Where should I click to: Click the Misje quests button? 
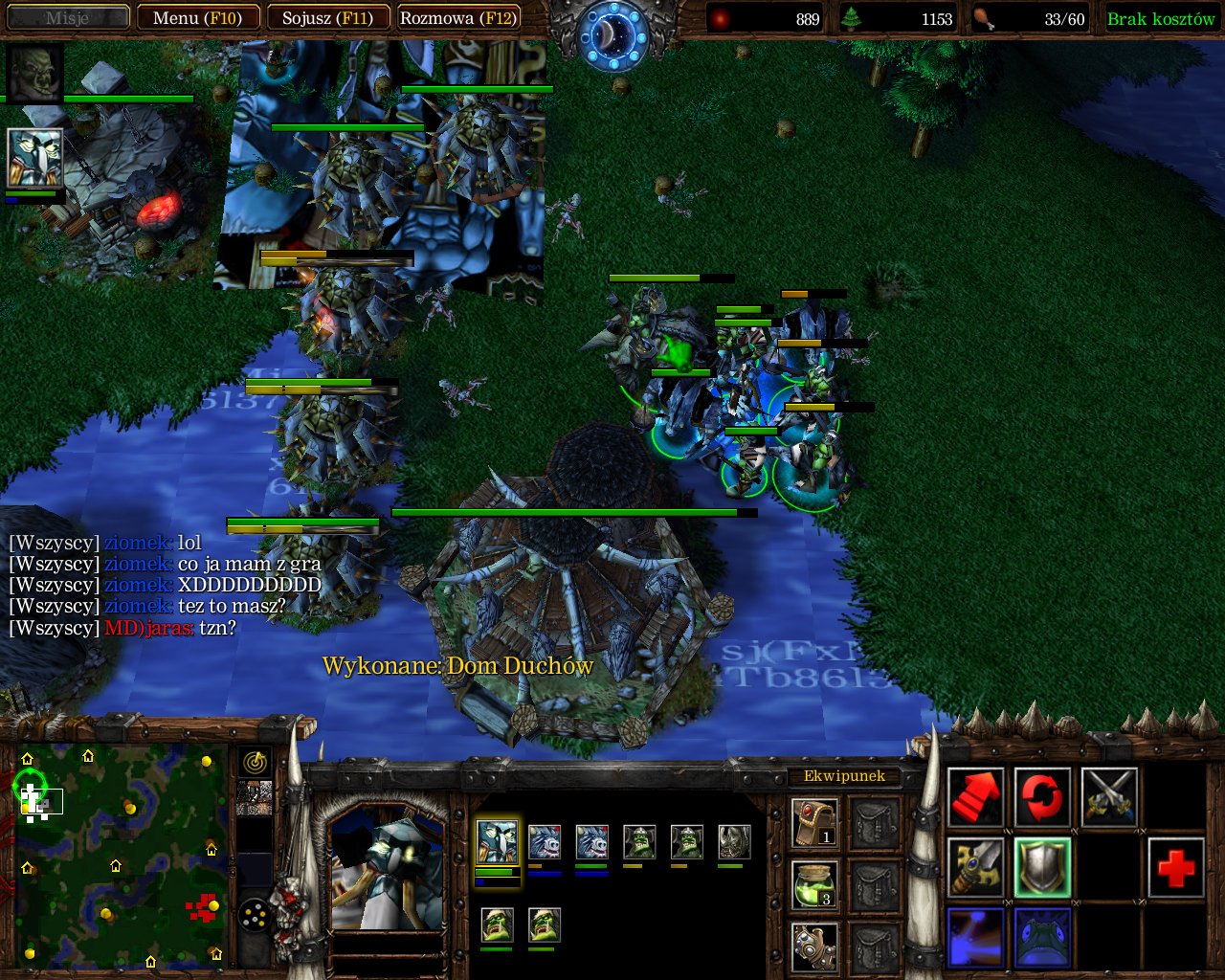point(67,17)
